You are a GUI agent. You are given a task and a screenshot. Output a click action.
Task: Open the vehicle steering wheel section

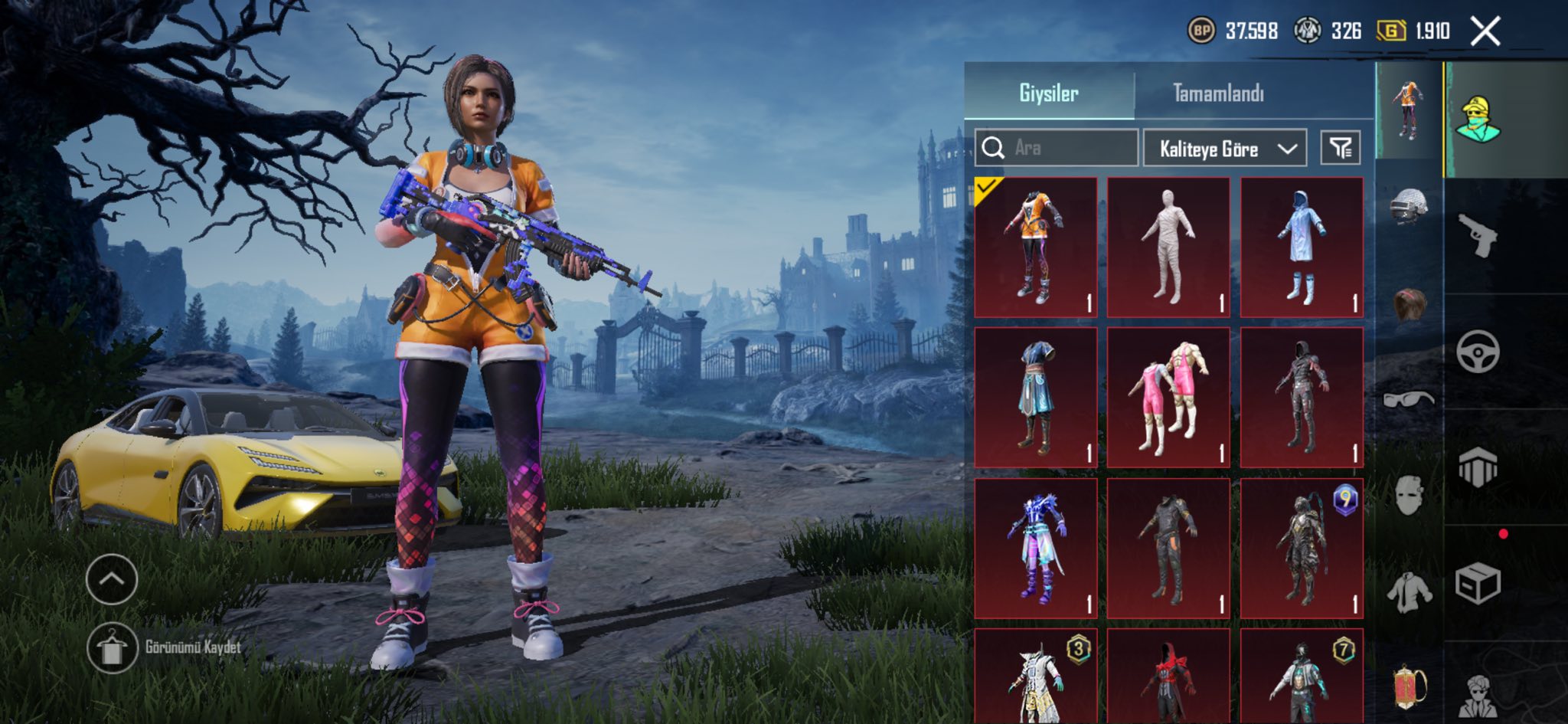click(x=1478, y=352)
